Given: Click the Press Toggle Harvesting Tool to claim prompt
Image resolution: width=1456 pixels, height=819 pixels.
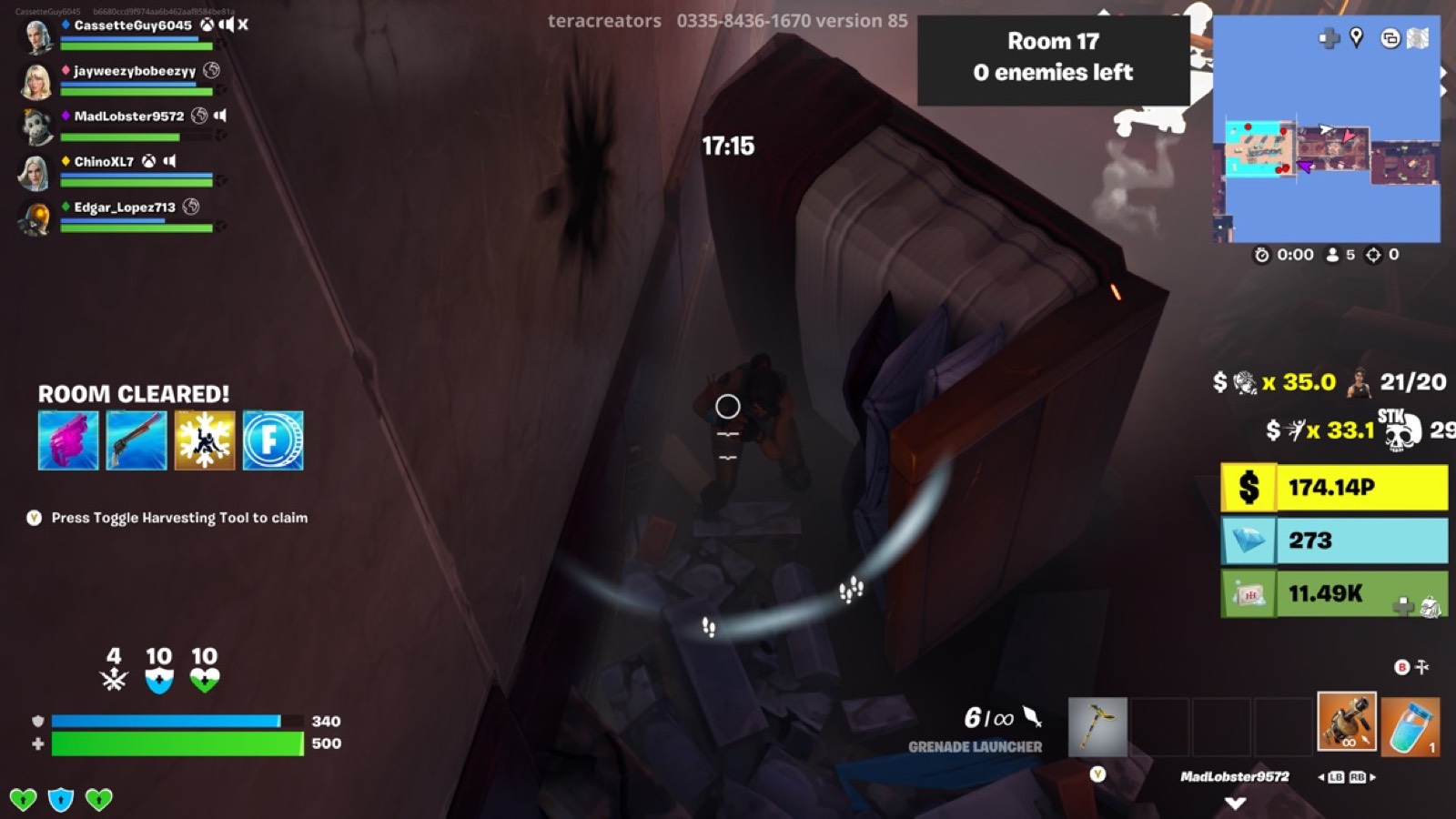Looking at the screenshot, I should (178, 516).
